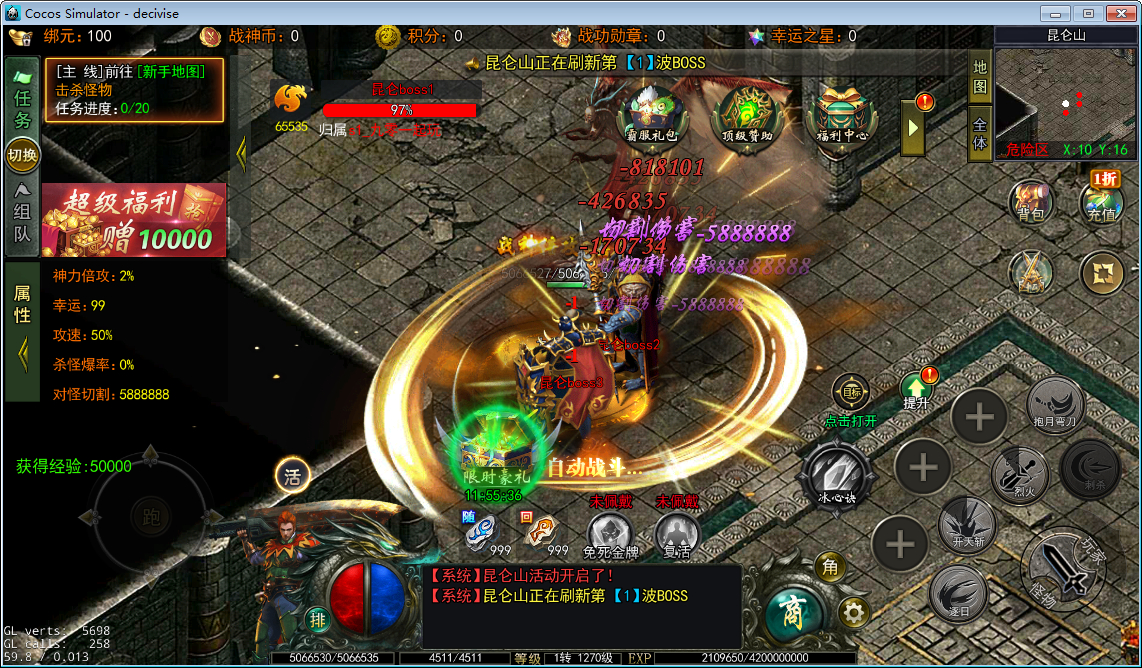This screenshot has height=668, width=1142.
Task: Click the 福利中心 gift box icon
Action: coord(841,115)
